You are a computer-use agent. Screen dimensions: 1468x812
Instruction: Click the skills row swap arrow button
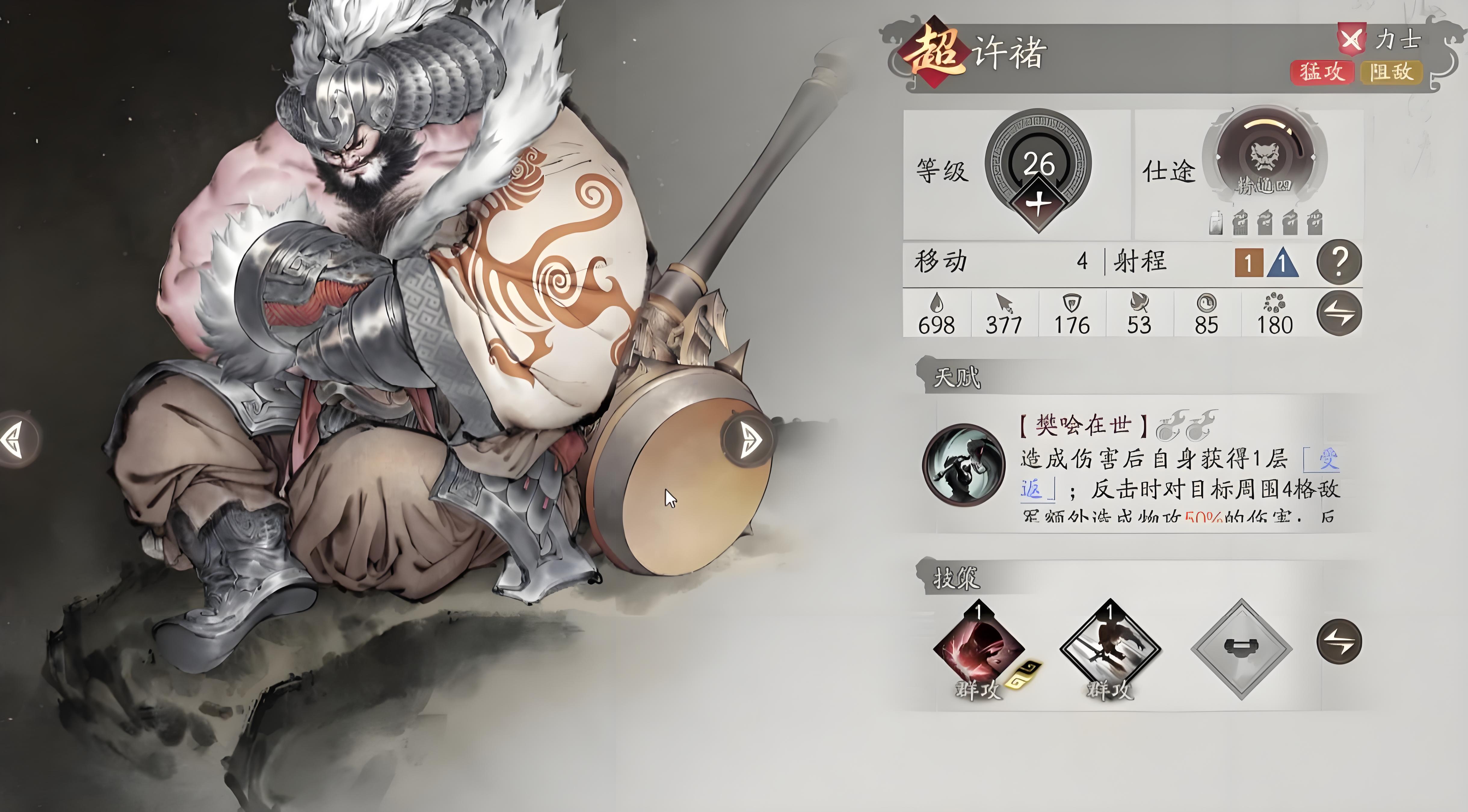(x=1339, y=641)
